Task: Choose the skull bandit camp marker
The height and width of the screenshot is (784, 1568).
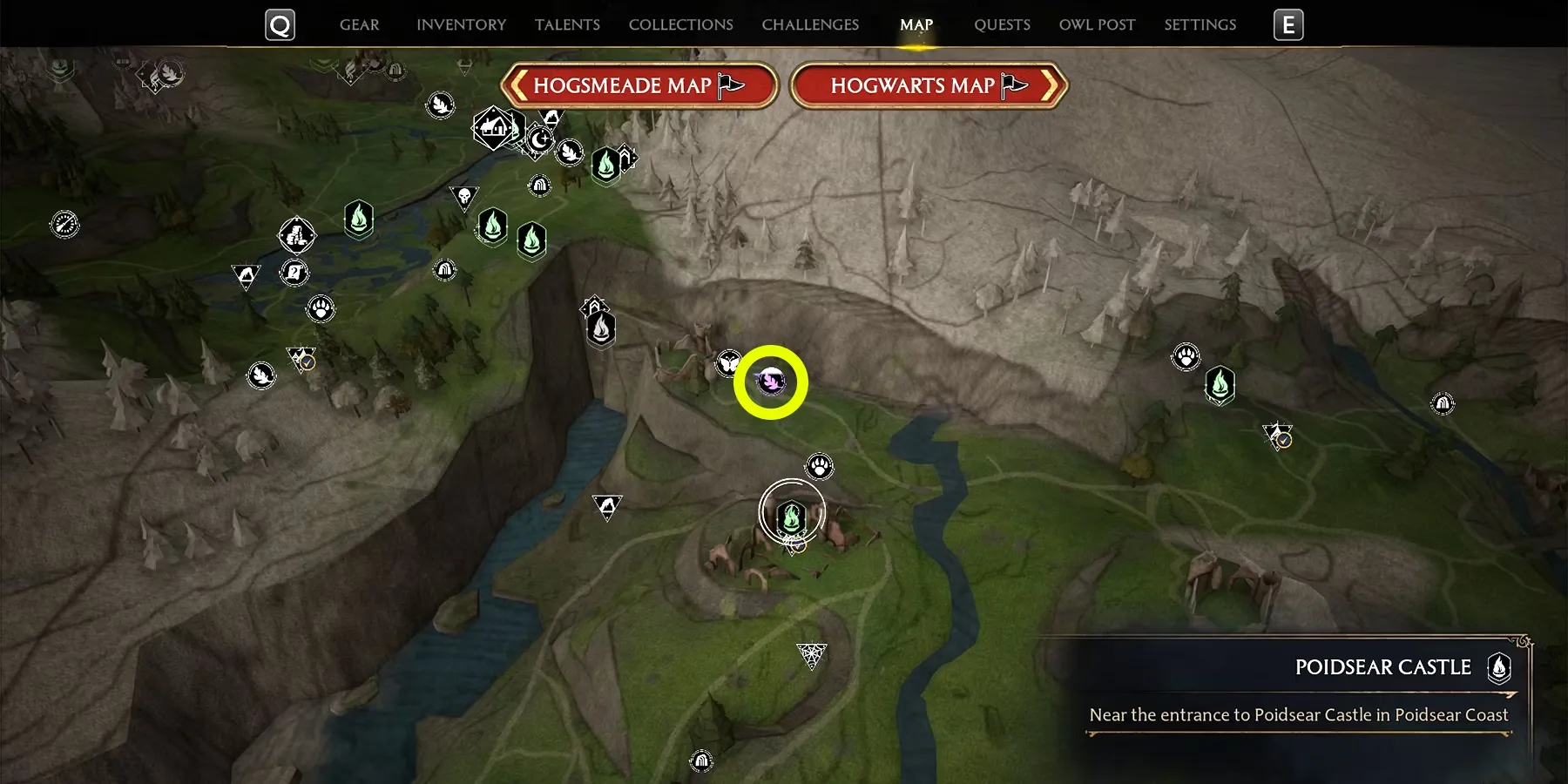Action: click(x=464, y=196)
